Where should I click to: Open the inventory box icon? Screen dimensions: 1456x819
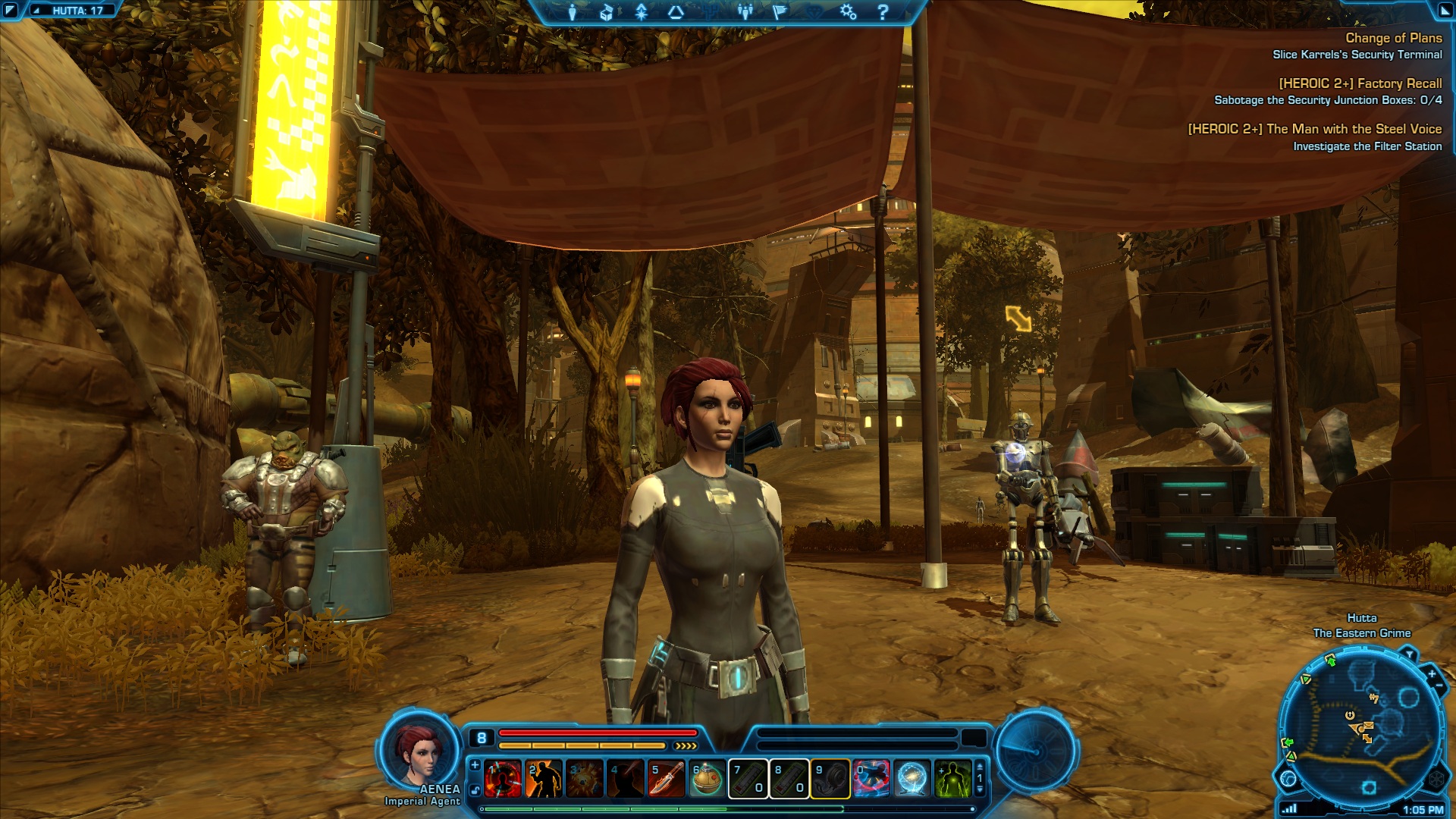[607, 12]
